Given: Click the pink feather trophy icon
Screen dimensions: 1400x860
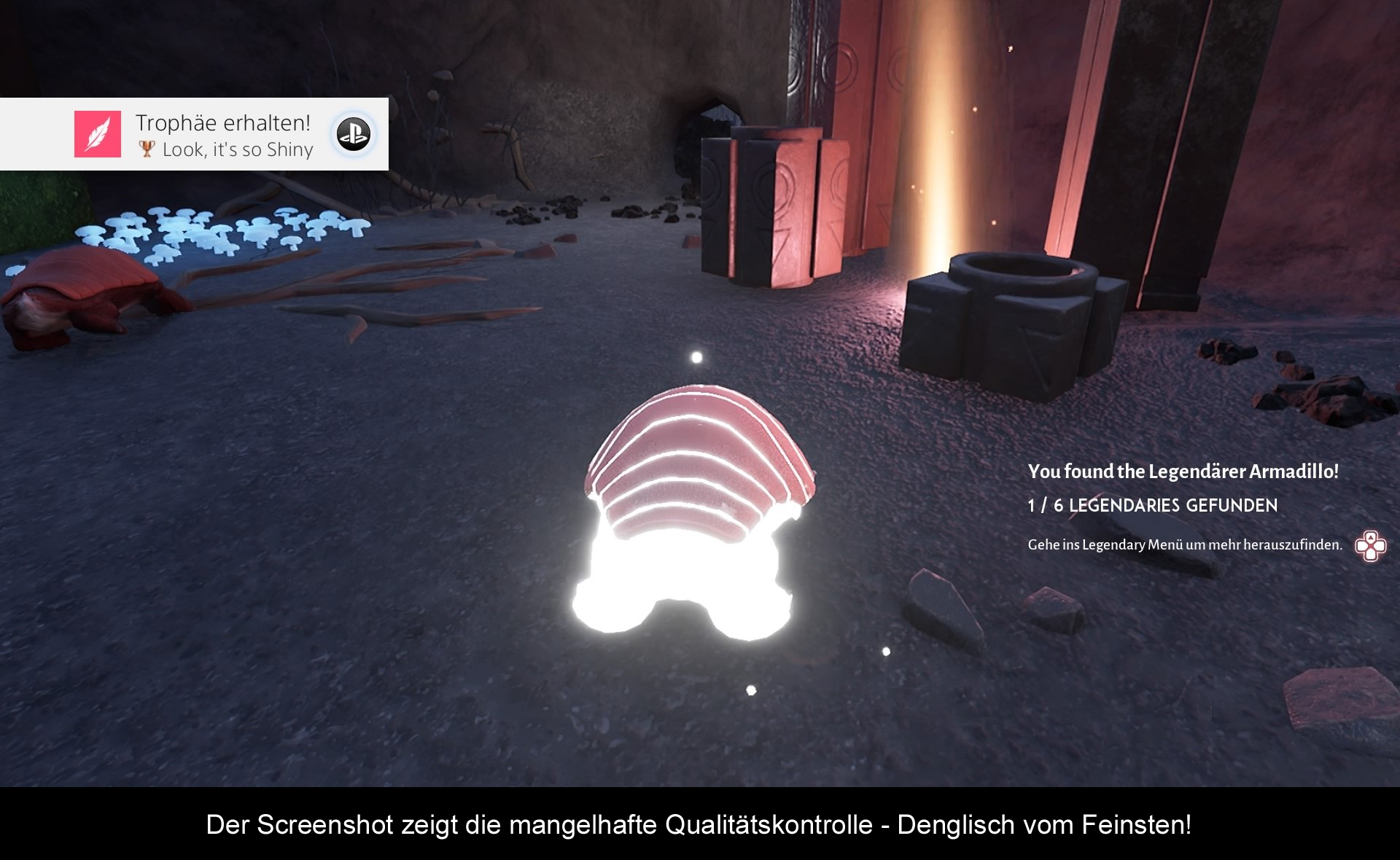Looking at the screenshot, I should coord(98,134).
